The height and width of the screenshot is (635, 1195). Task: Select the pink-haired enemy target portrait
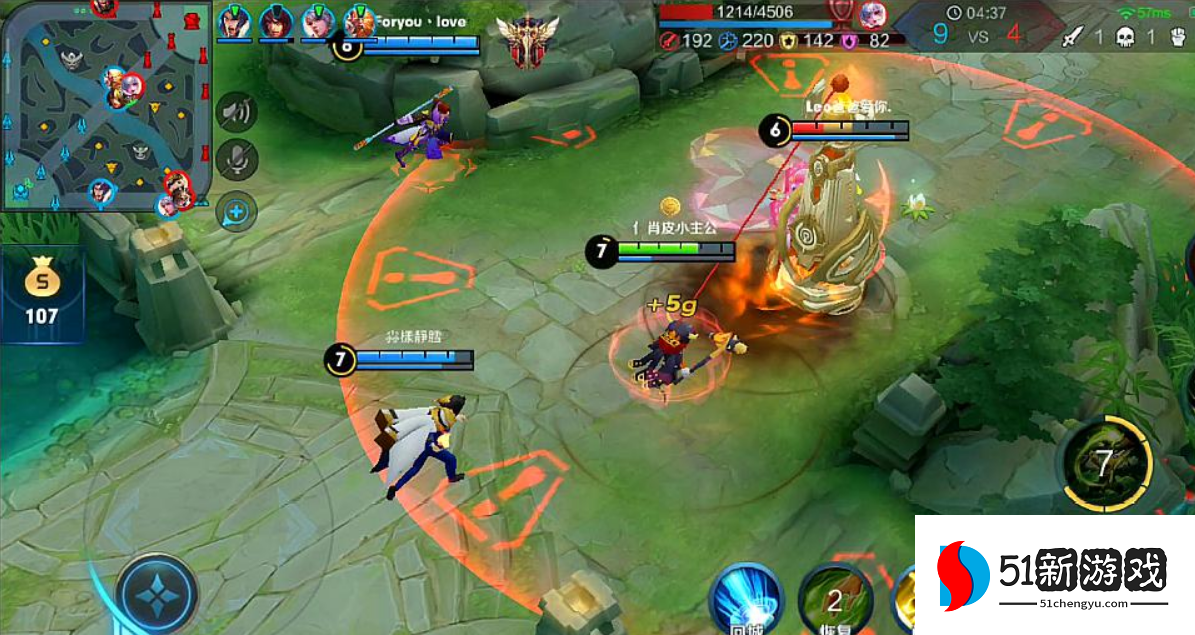coord(870,14)
